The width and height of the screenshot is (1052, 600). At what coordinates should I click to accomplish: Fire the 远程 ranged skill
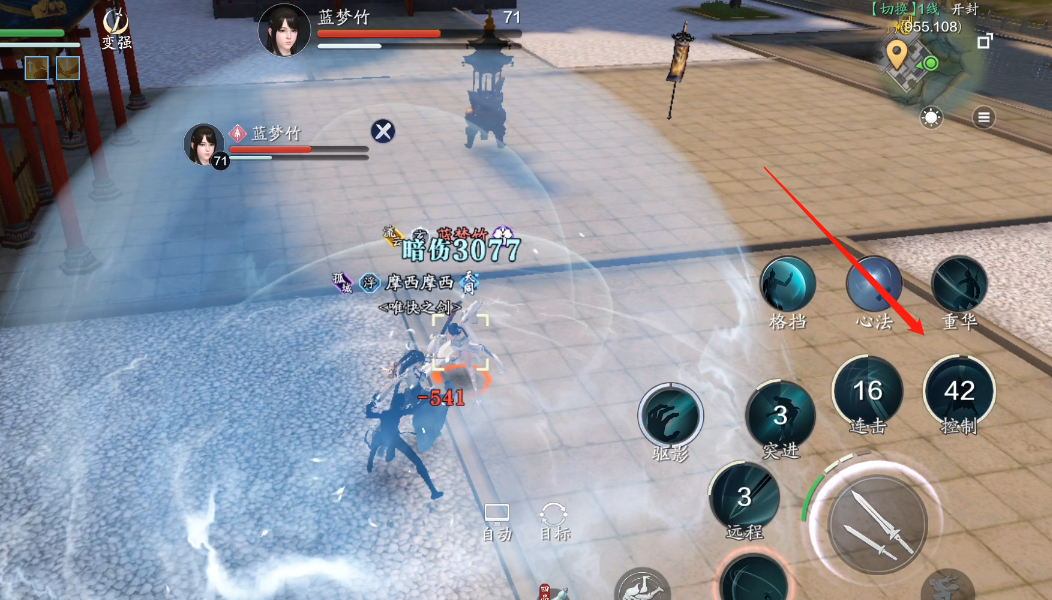click(745, 496)
